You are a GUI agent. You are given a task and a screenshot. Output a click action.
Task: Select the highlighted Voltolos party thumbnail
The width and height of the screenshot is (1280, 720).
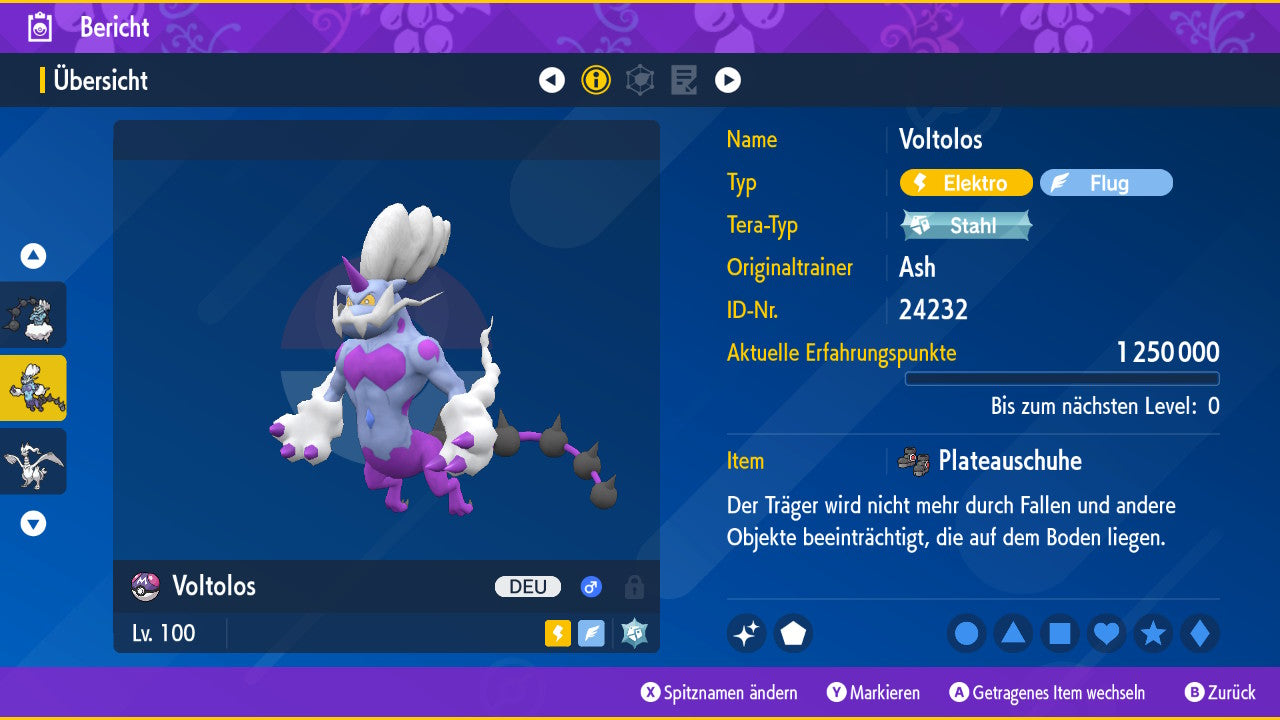[33, 388]
